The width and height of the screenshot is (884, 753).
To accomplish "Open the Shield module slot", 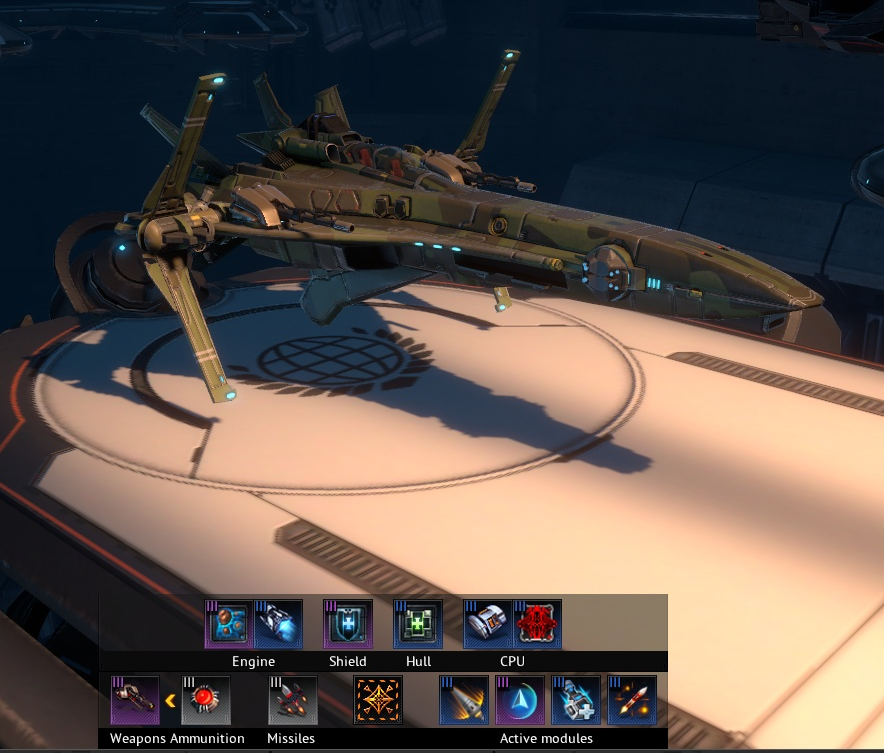I will [x=348, y=624].
